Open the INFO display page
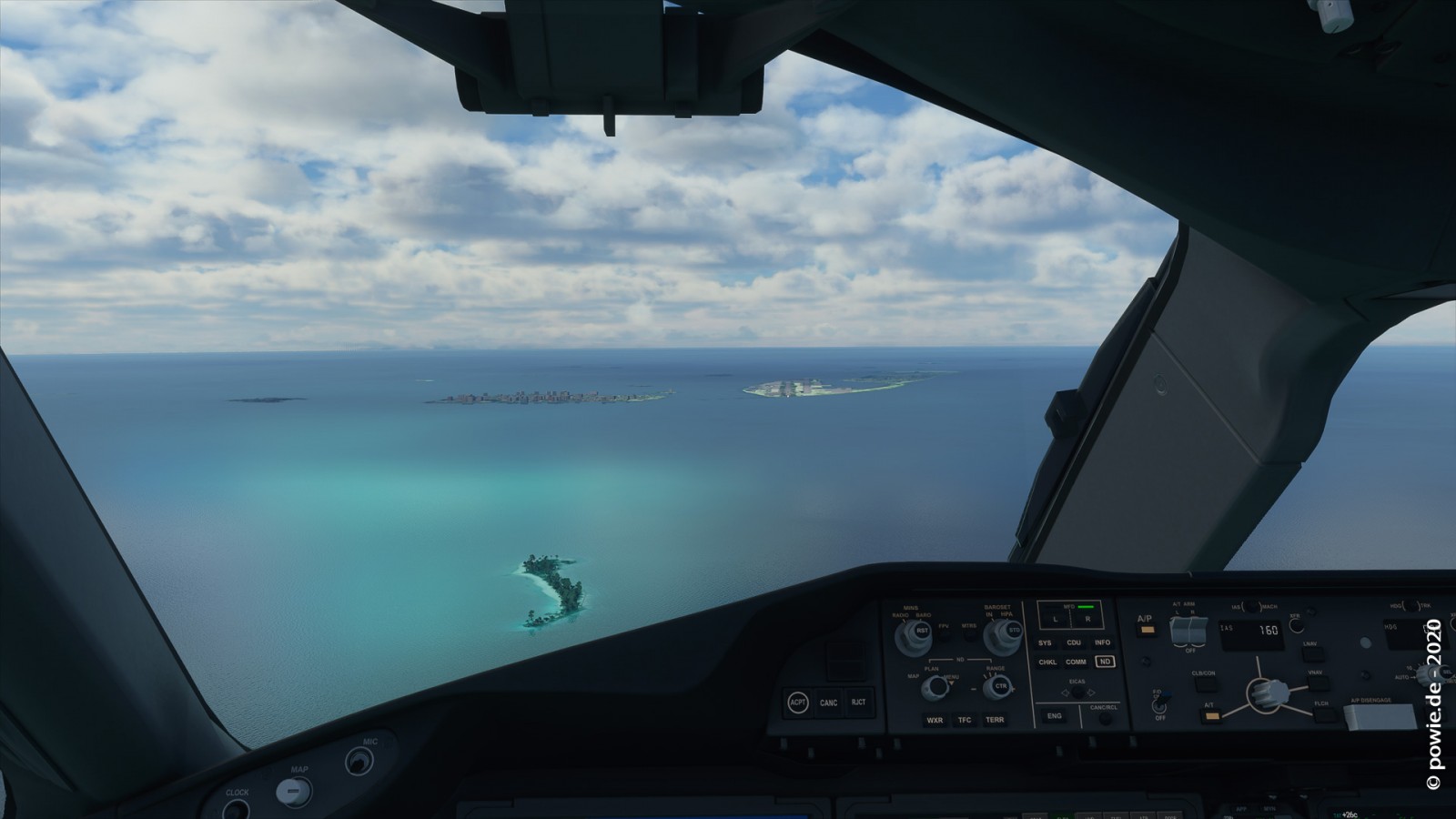1456x819 pixels. pos(1103,642)
